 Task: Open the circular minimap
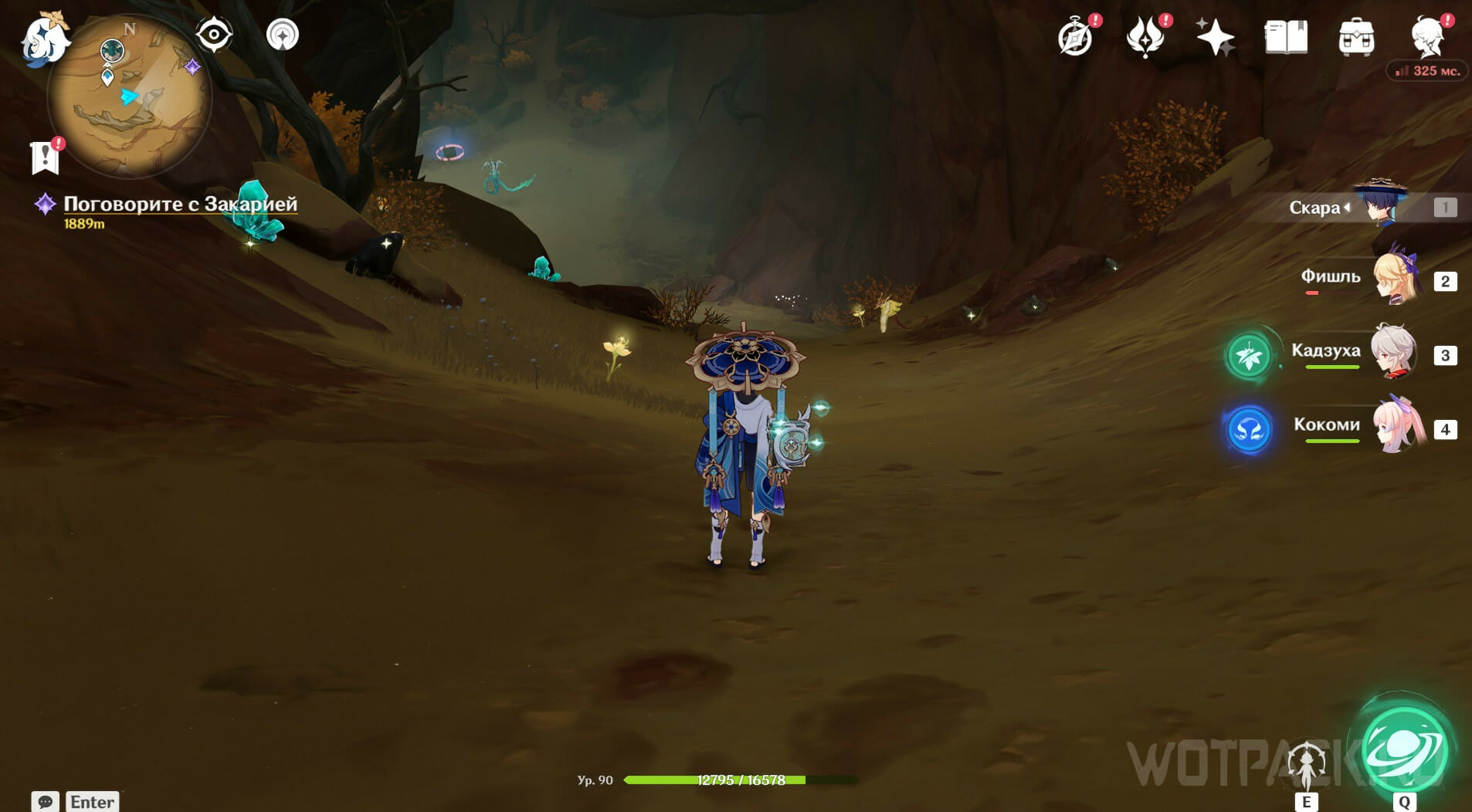click(x=129, y=98)
